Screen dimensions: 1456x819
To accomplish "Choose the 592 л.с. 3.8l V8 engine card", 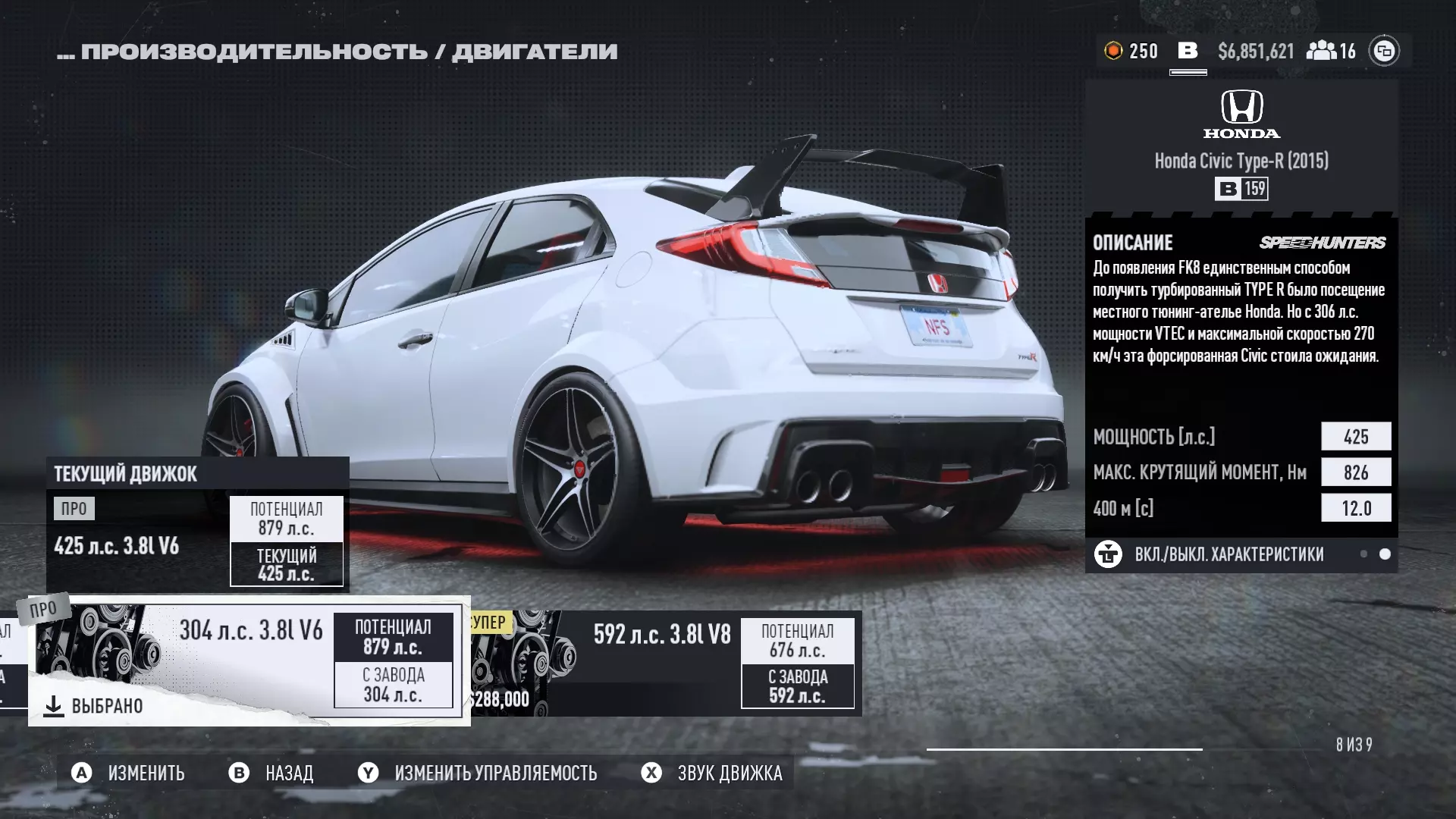I will point(664,664).
